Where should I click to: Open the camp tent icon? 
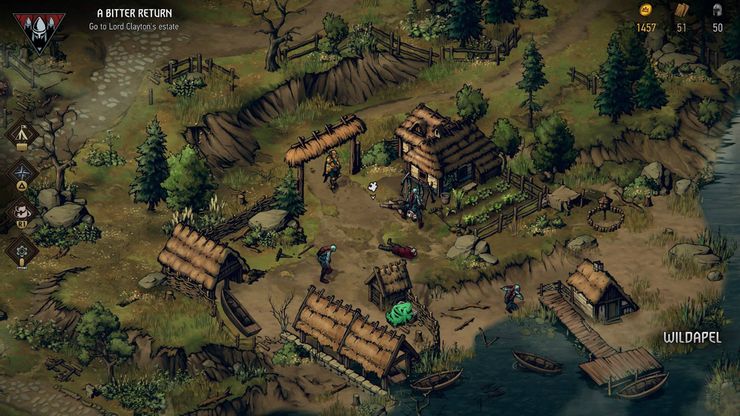(x=21, y=135)
